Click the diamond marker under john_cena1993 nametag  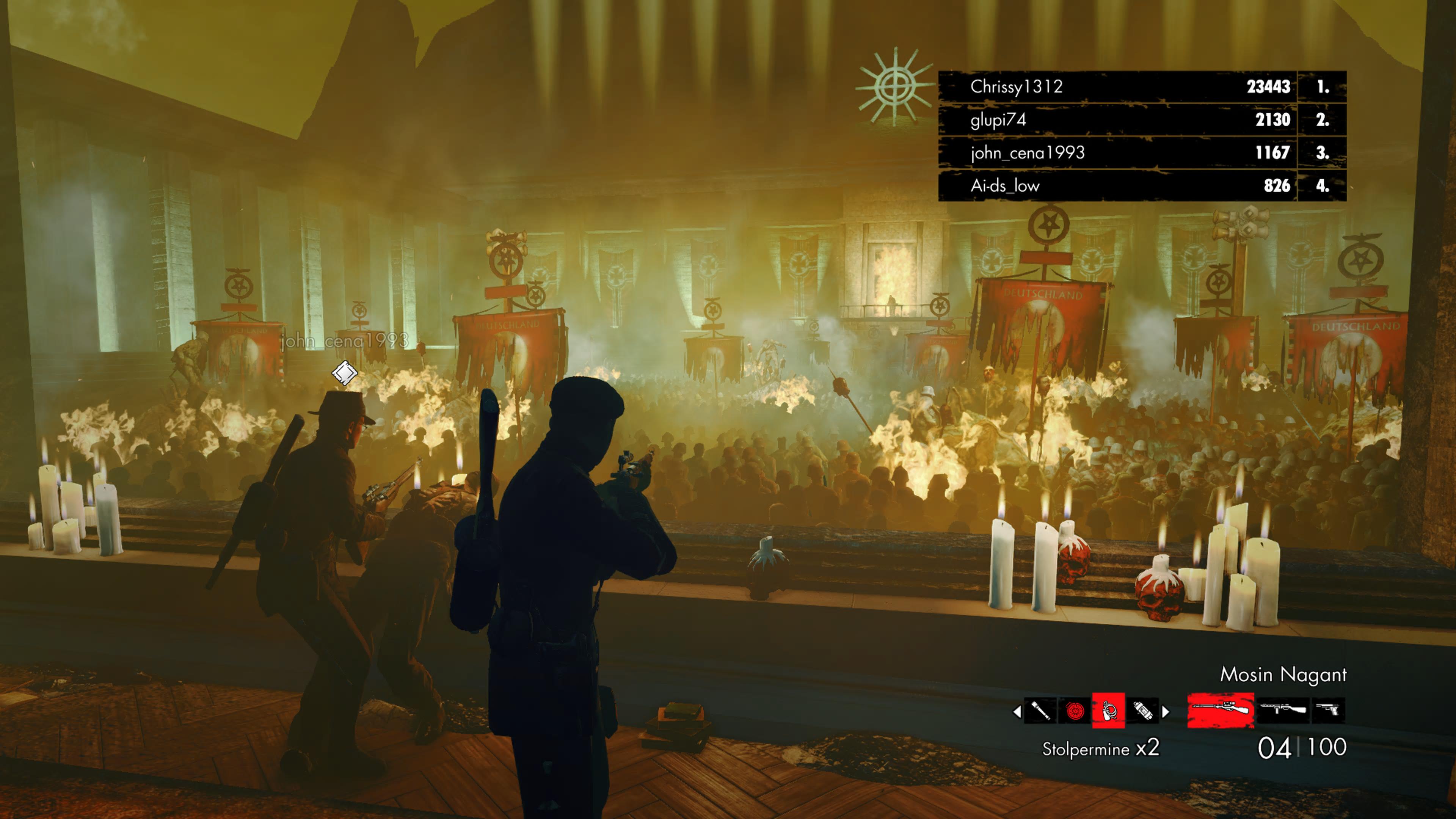344,373
